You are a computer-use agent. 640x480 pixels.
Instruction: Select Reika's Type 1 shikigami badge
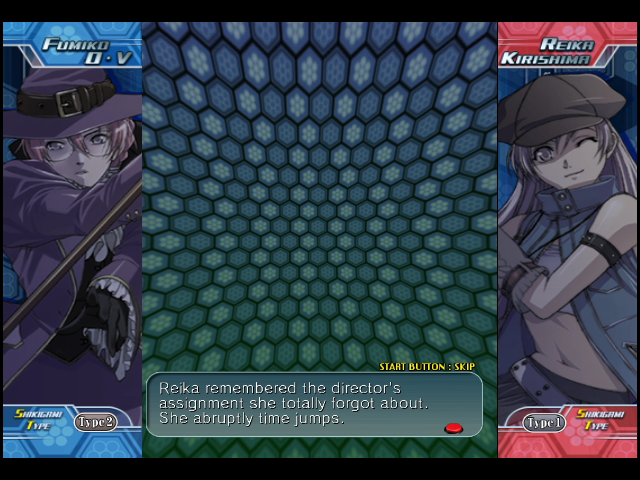click(544, 422)
